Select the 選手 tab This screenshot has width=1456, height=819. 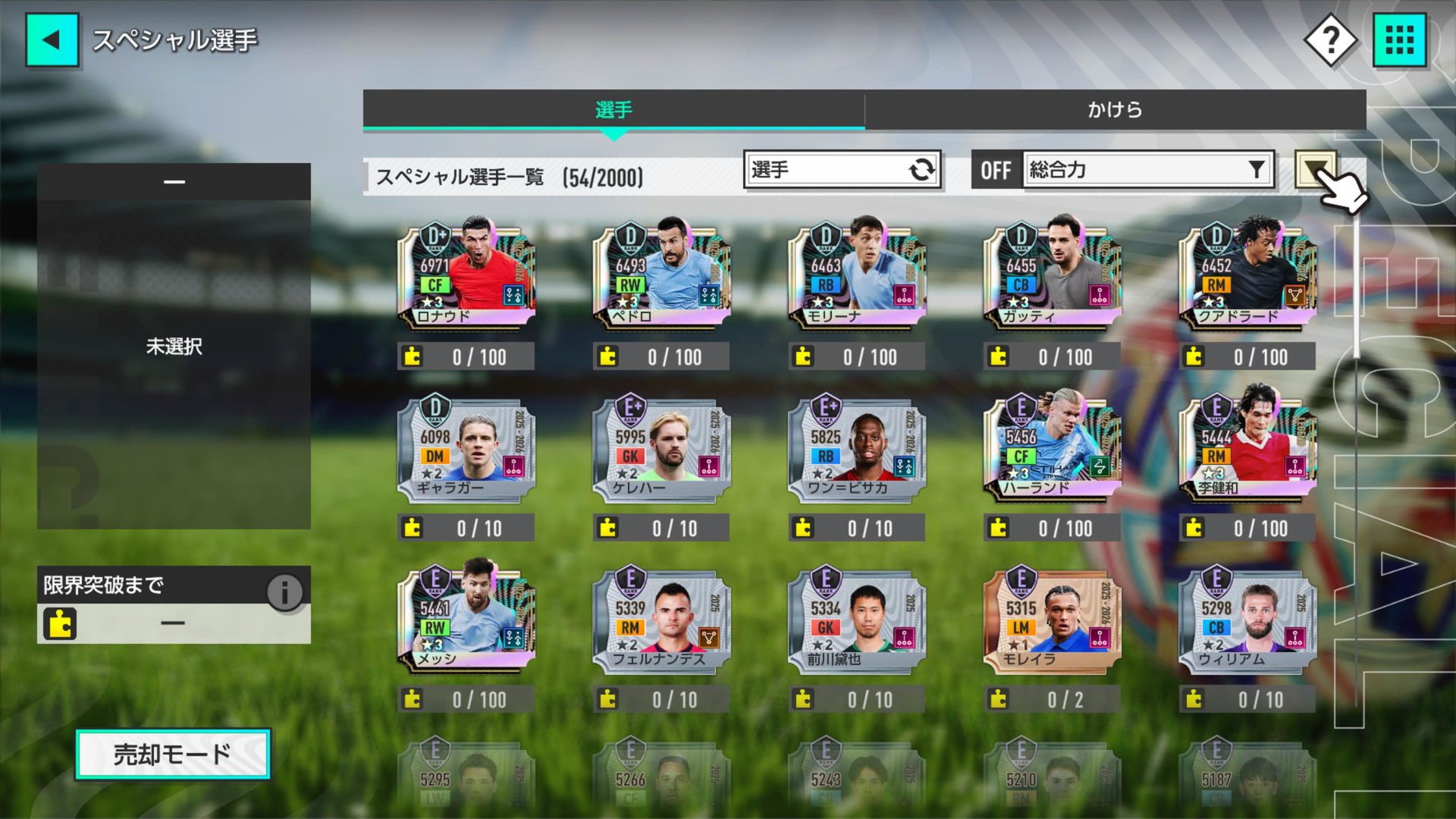point(613,110)
